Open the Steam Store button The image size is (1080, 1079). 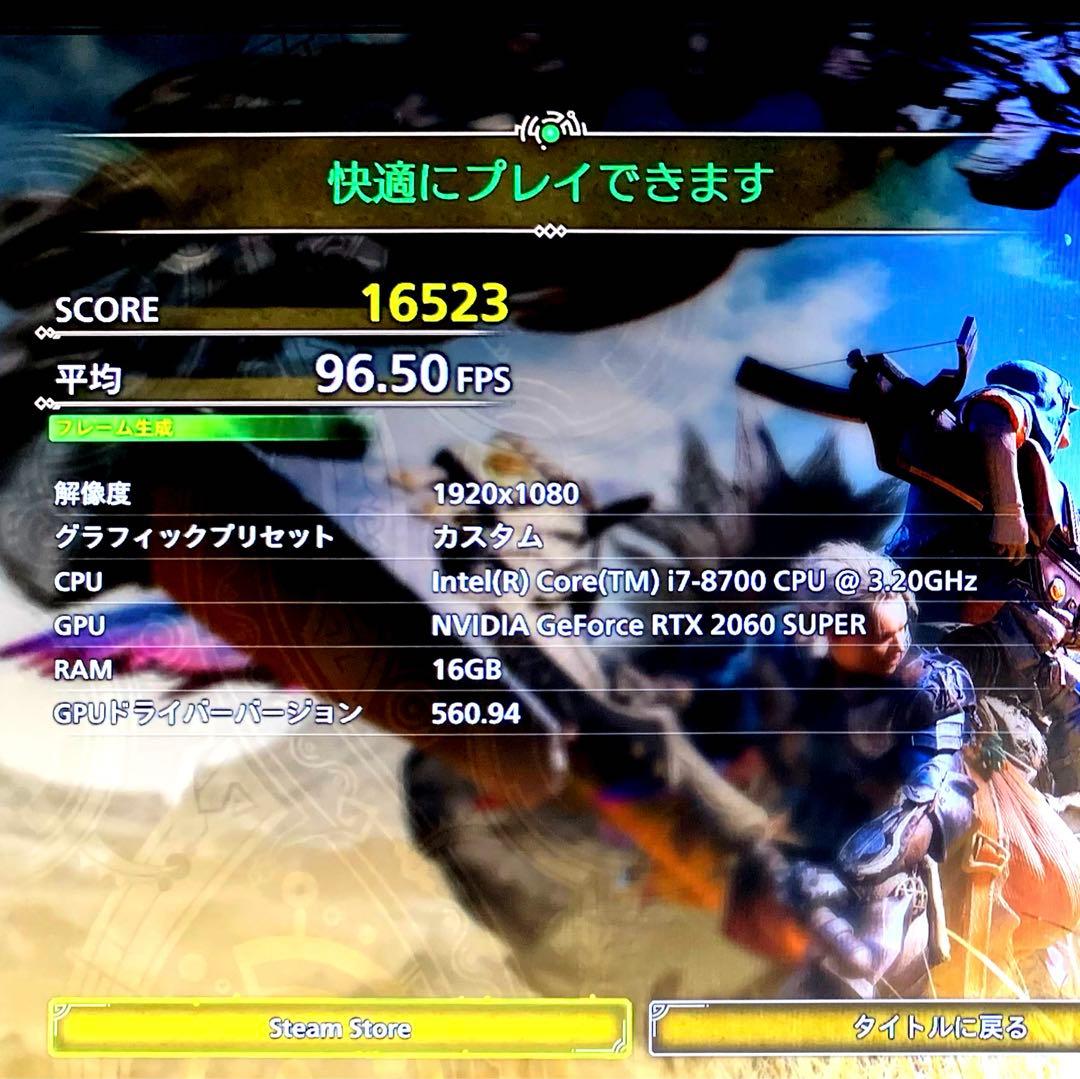click(x=340, y=1027)
